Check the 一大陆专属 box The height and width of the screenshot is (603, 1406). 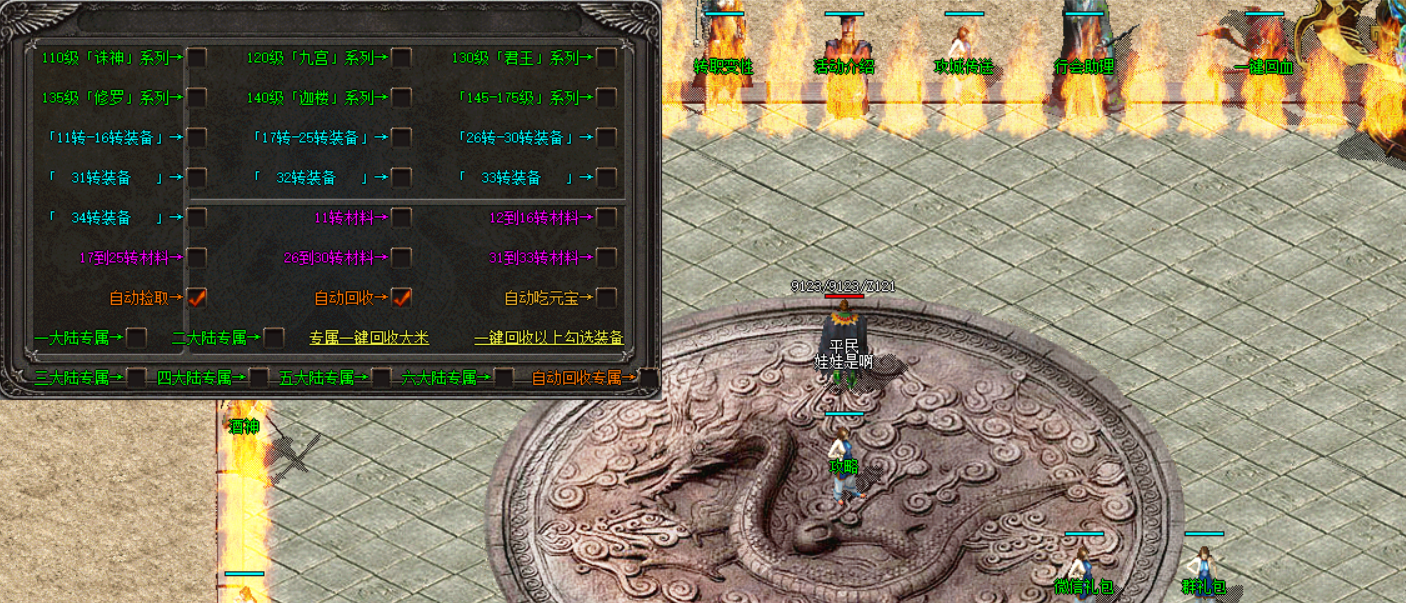tap(137, 338)
